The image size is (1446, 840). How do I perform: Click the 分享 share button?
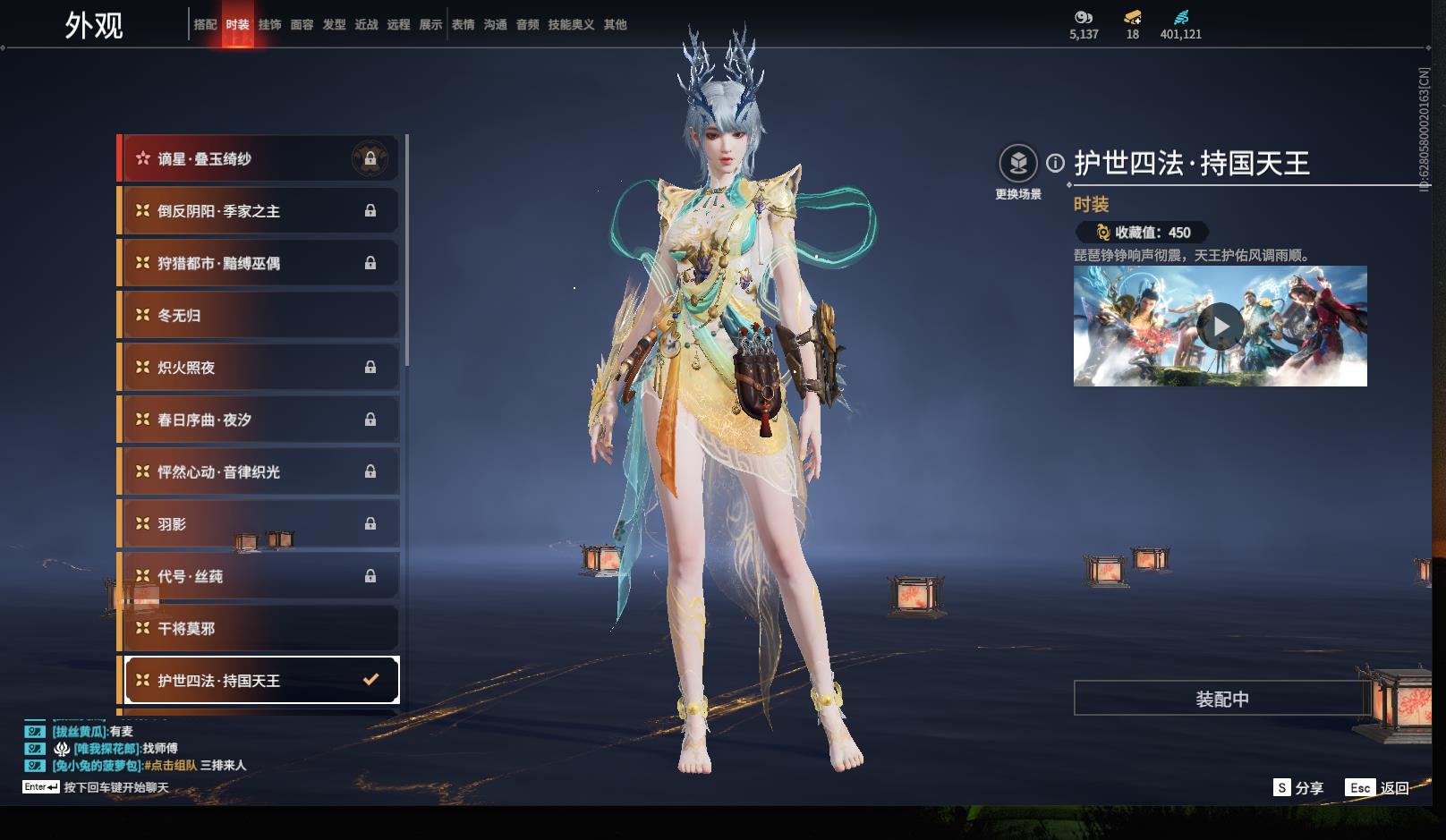1298,788
